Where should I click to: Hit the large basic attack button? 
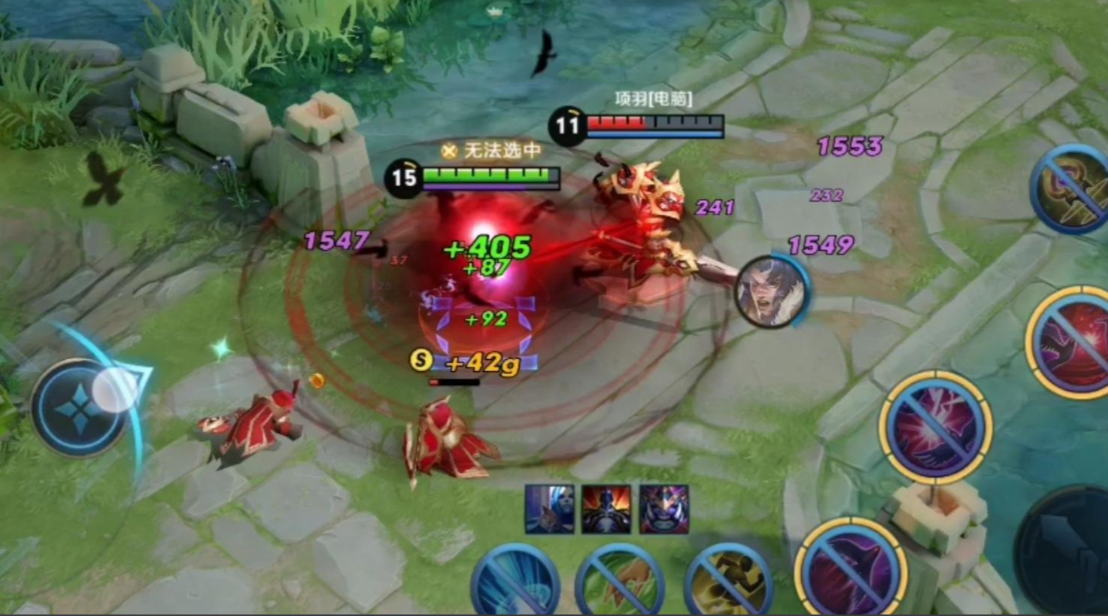(1066, 550)
